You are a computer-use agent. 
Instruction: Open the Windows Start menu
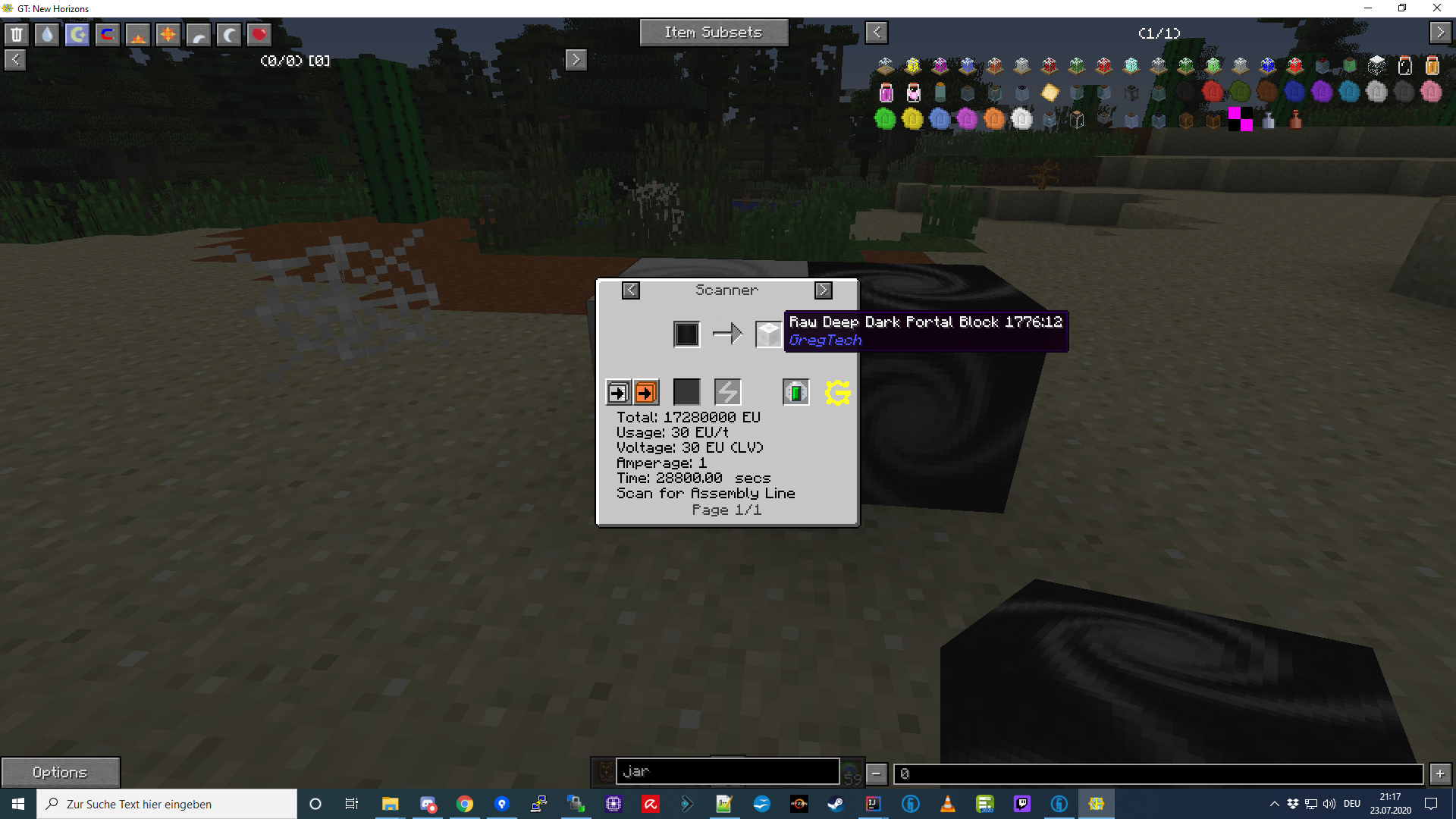click(x=16, y=804)
